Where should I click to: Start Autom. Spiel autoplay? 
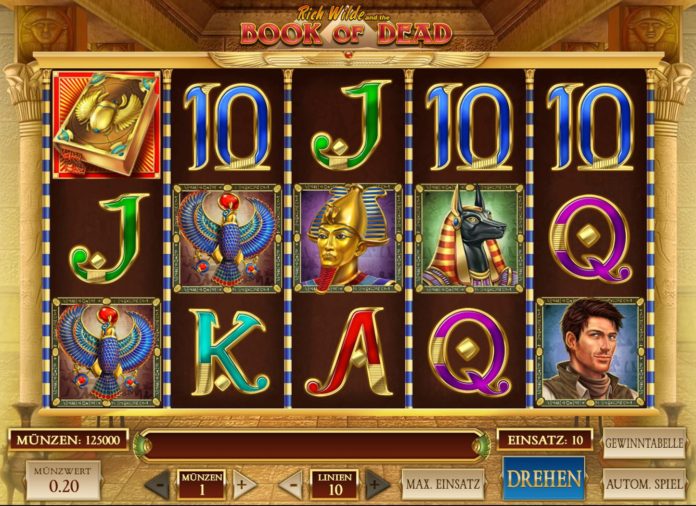pos(643,484)
